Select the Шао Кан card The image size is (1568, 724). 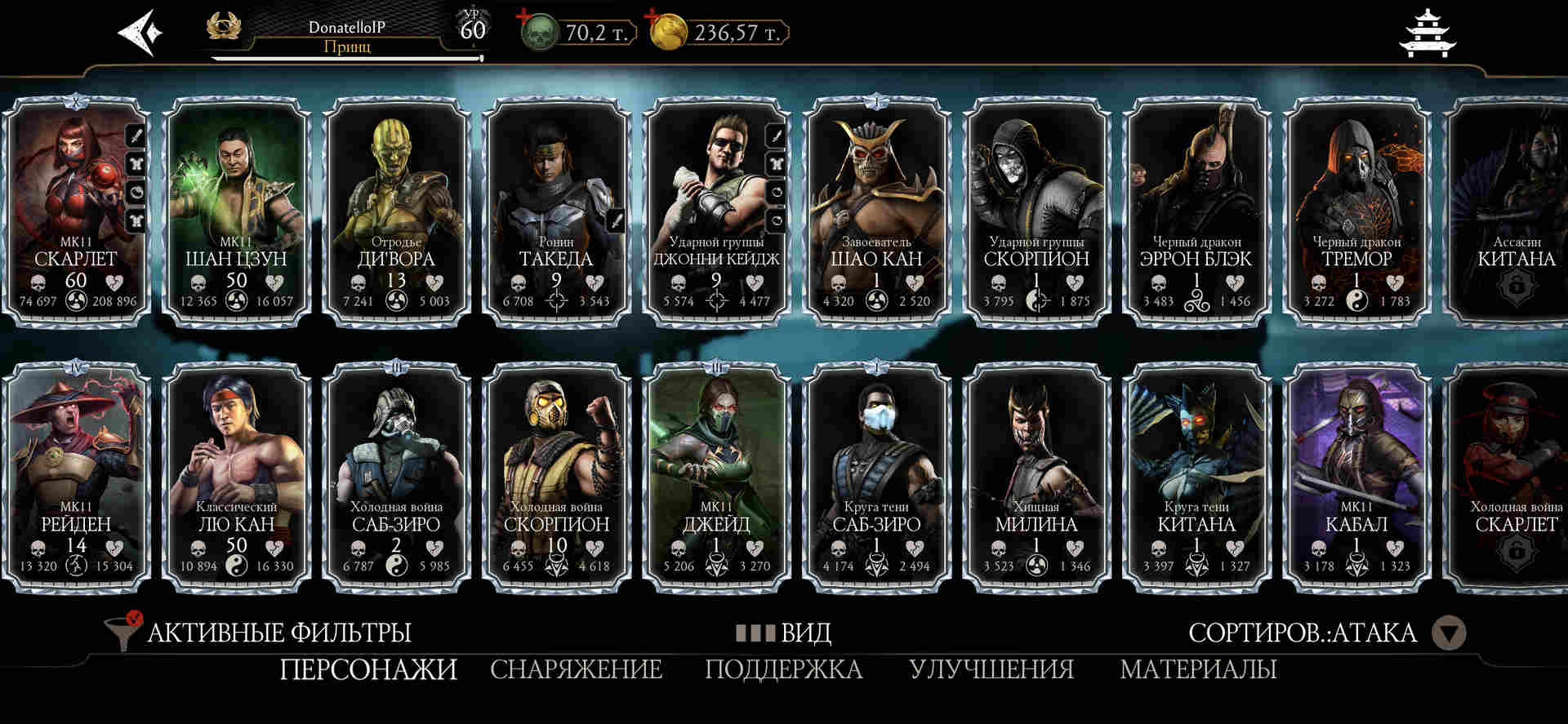pos(876,212)
